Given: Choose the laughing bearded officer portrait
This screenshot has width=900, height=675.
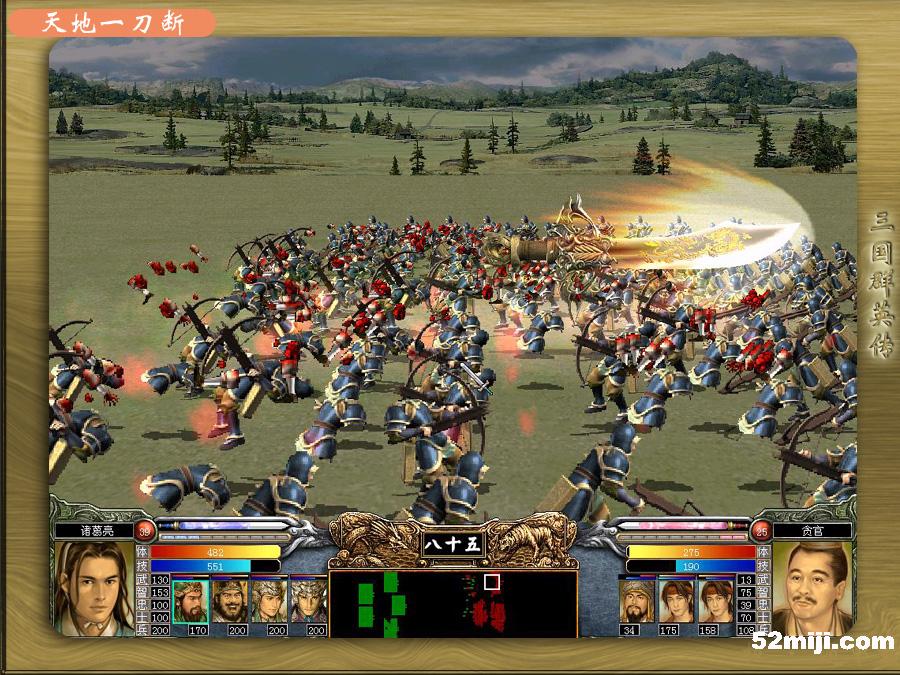Looking at the screenshot, I should click(x=229, y=600).
